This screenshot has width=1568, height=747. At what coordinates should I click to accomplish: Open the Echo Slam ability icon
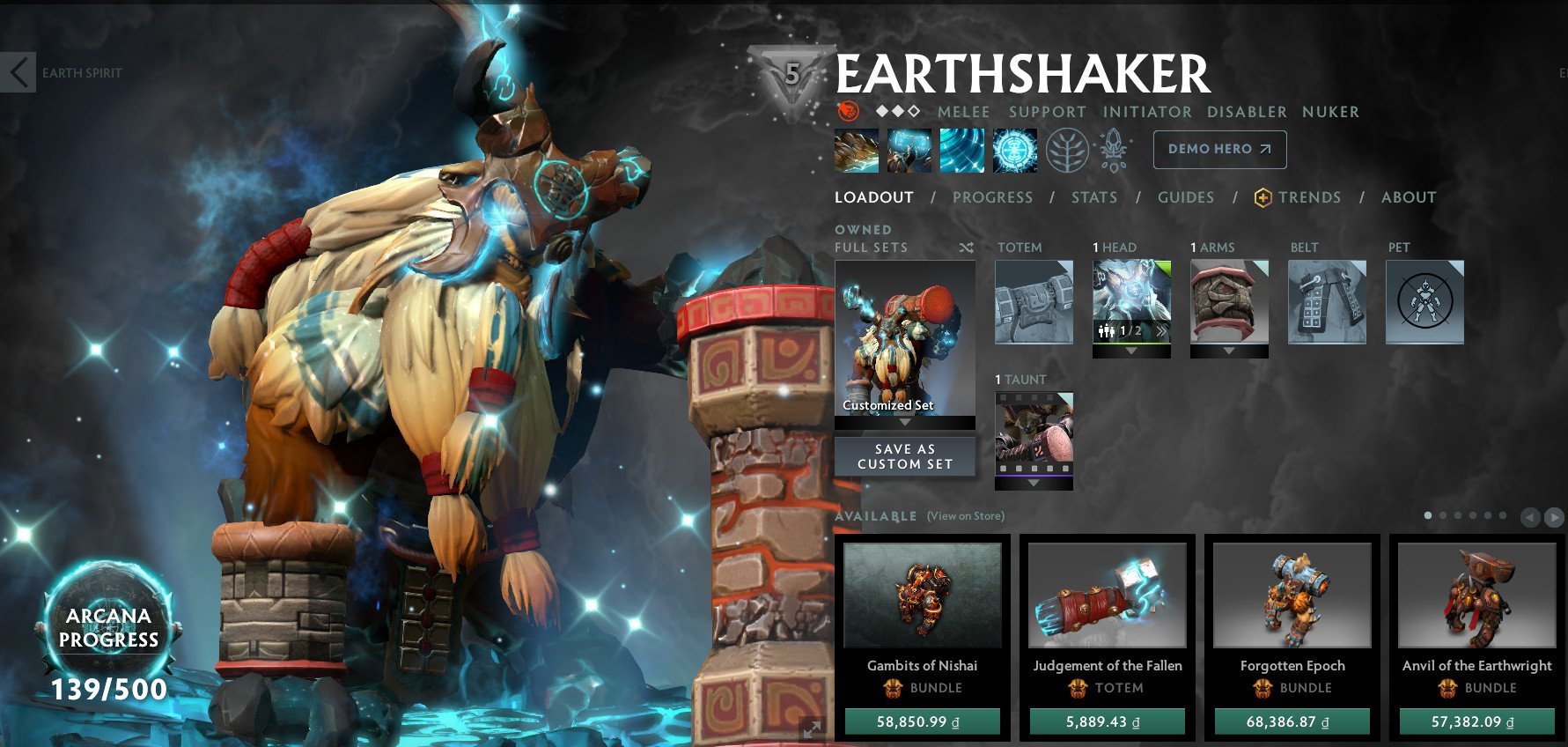click(x=1015, y=149)
